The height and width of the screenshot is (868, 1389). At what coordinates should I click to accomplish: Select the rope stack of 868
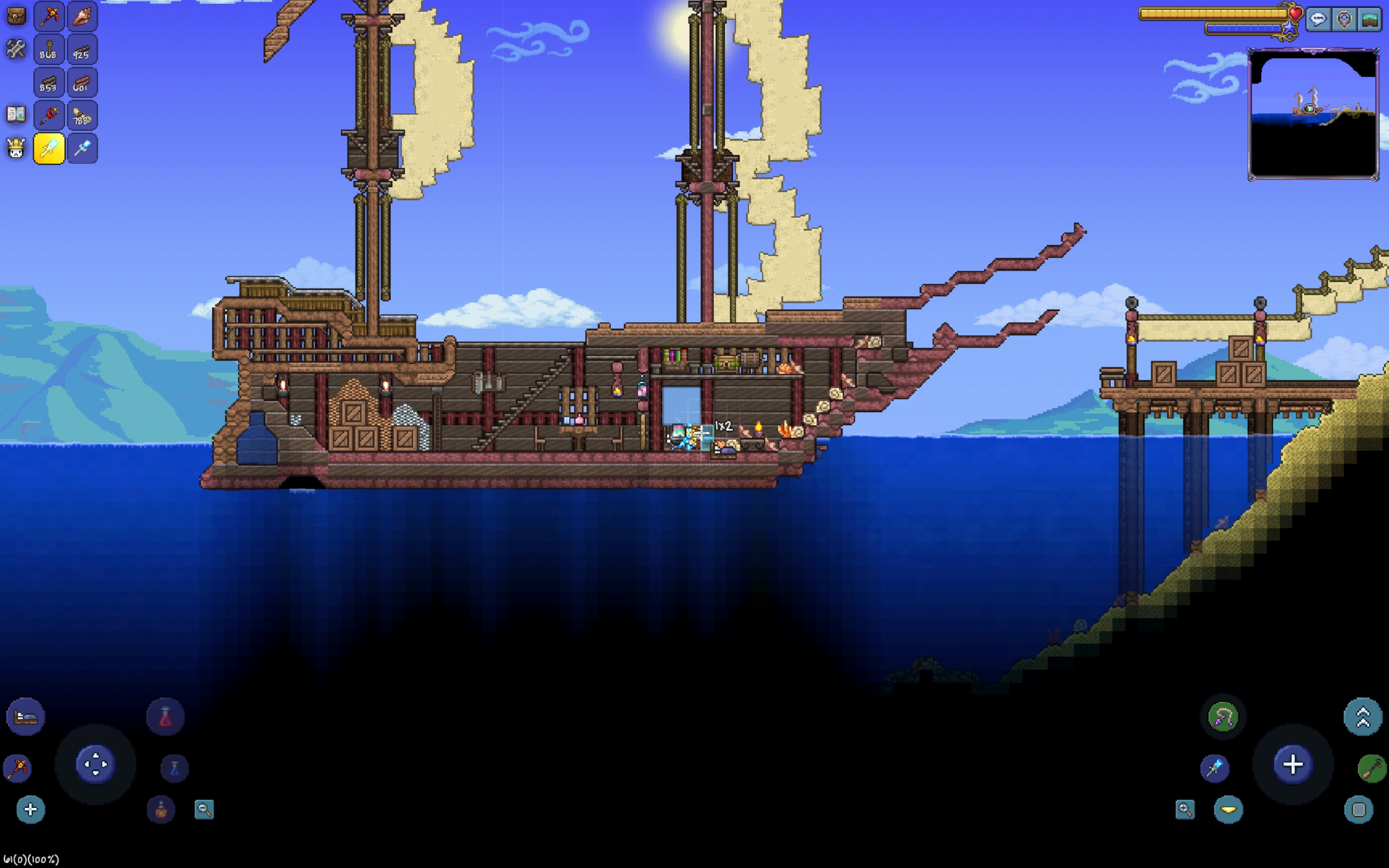coord(49,49)
